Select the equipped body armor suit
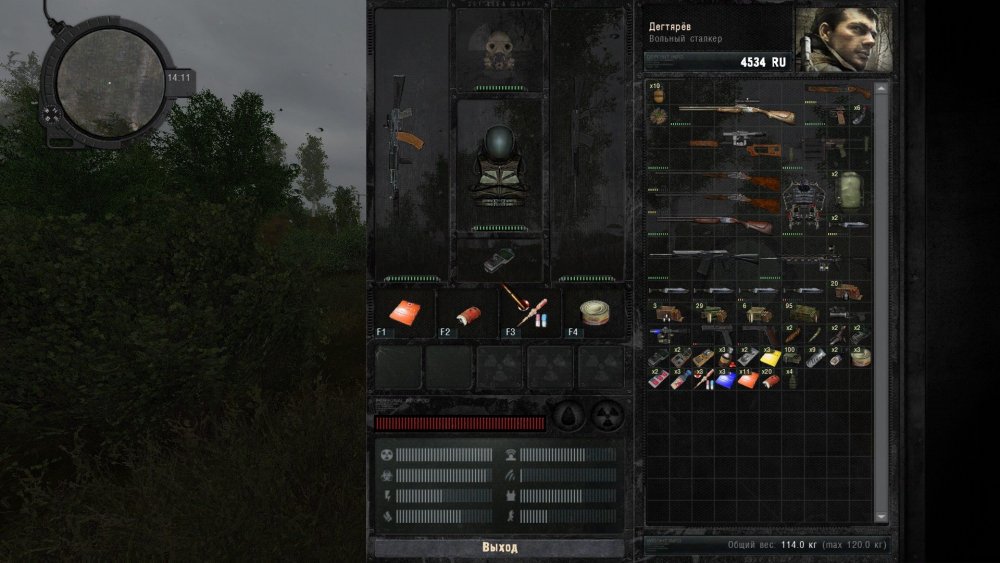 [x=499, y=163]
